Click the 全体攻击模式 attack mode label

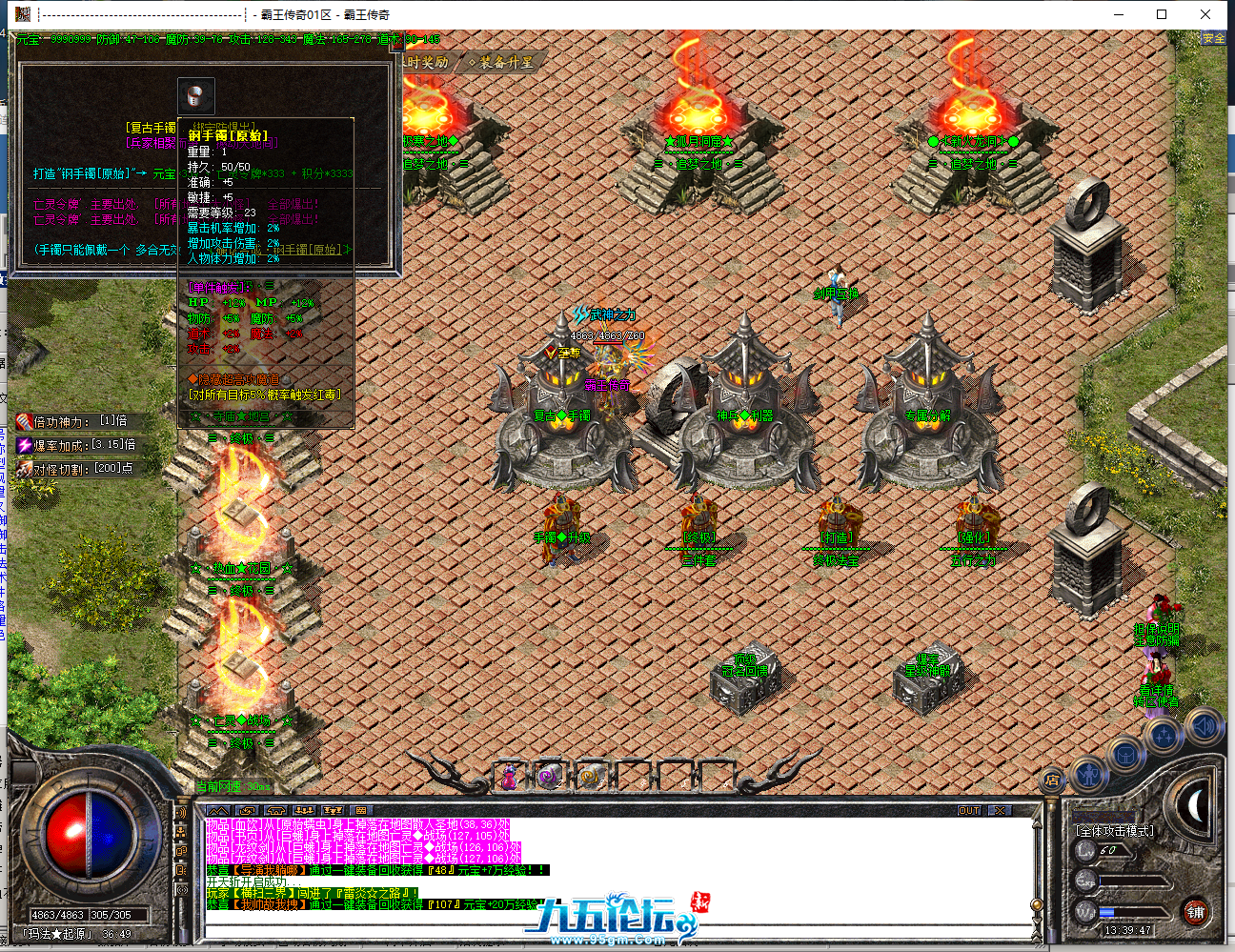pyautogui.click(x=1115, y=831)
